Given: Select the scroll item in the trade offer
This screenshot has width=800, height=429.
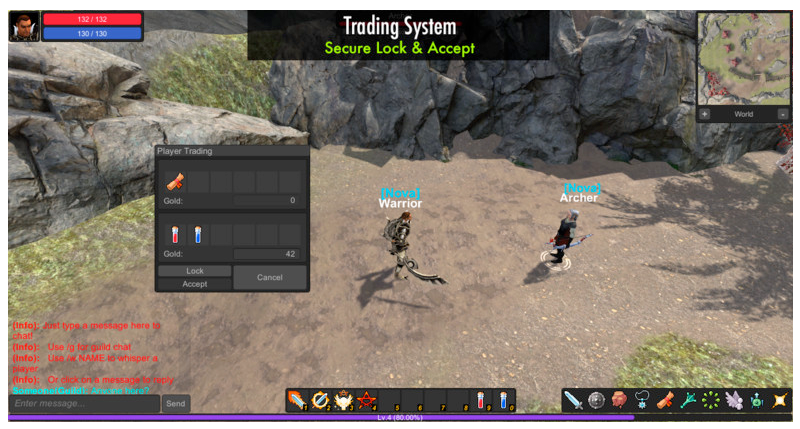Looking at the screenshot, I should click(175, 181).
